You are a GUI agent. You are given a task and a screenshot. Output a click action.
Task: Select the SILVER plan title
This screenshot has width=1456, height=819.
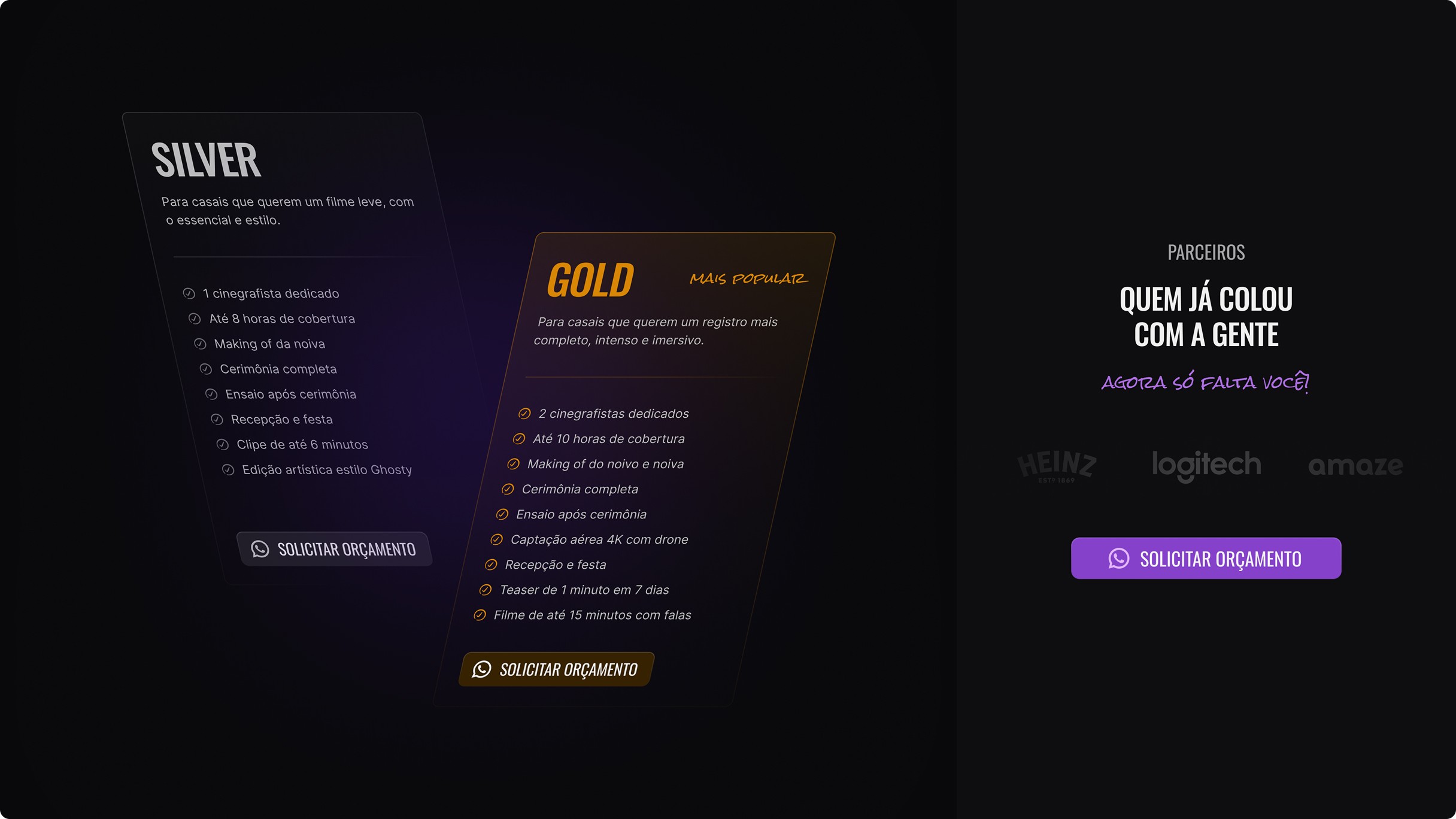click(207, 159)
